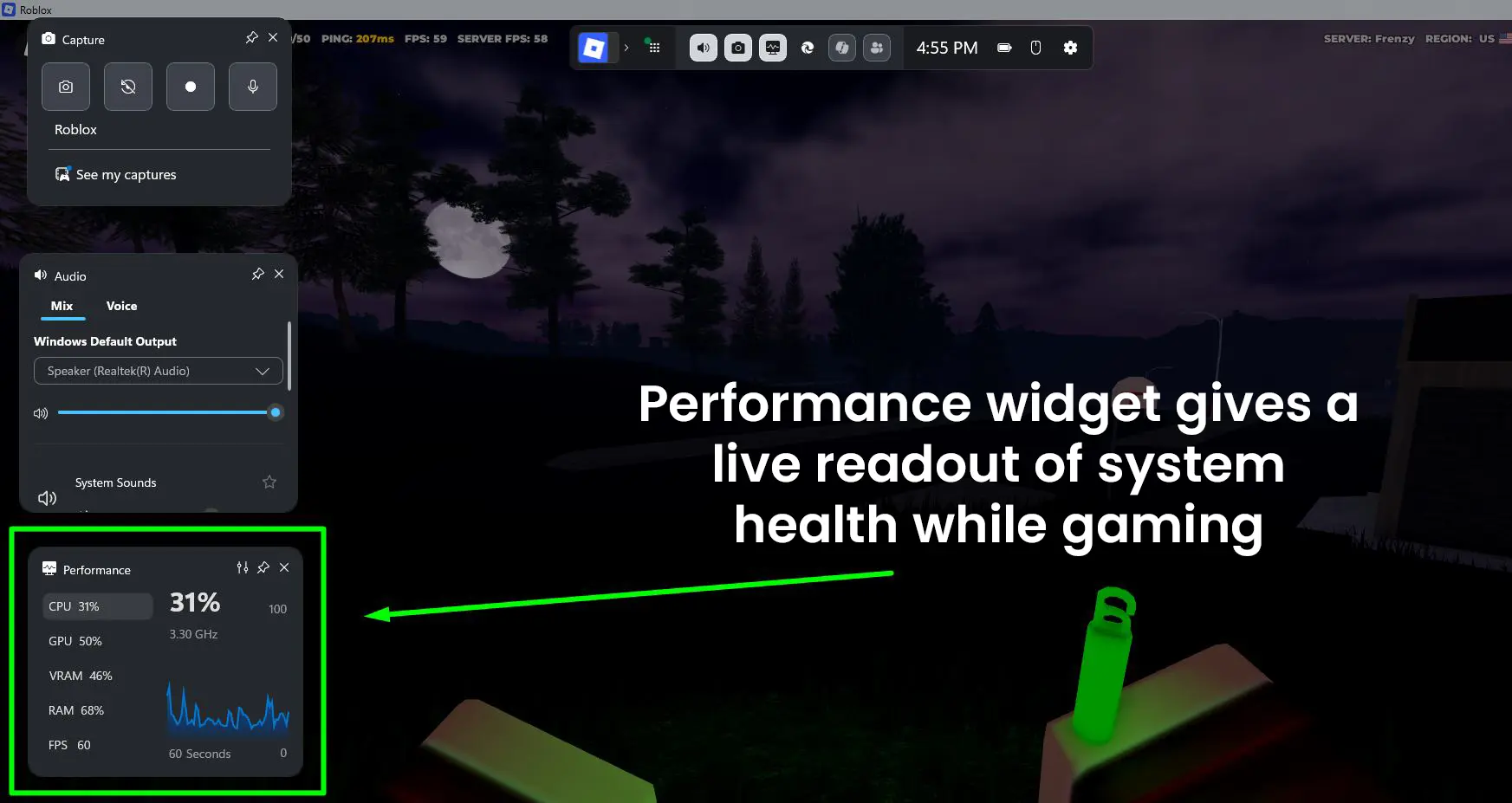
Task: Open Performance widget options with the sliders icon
Action: pos(242,568)
